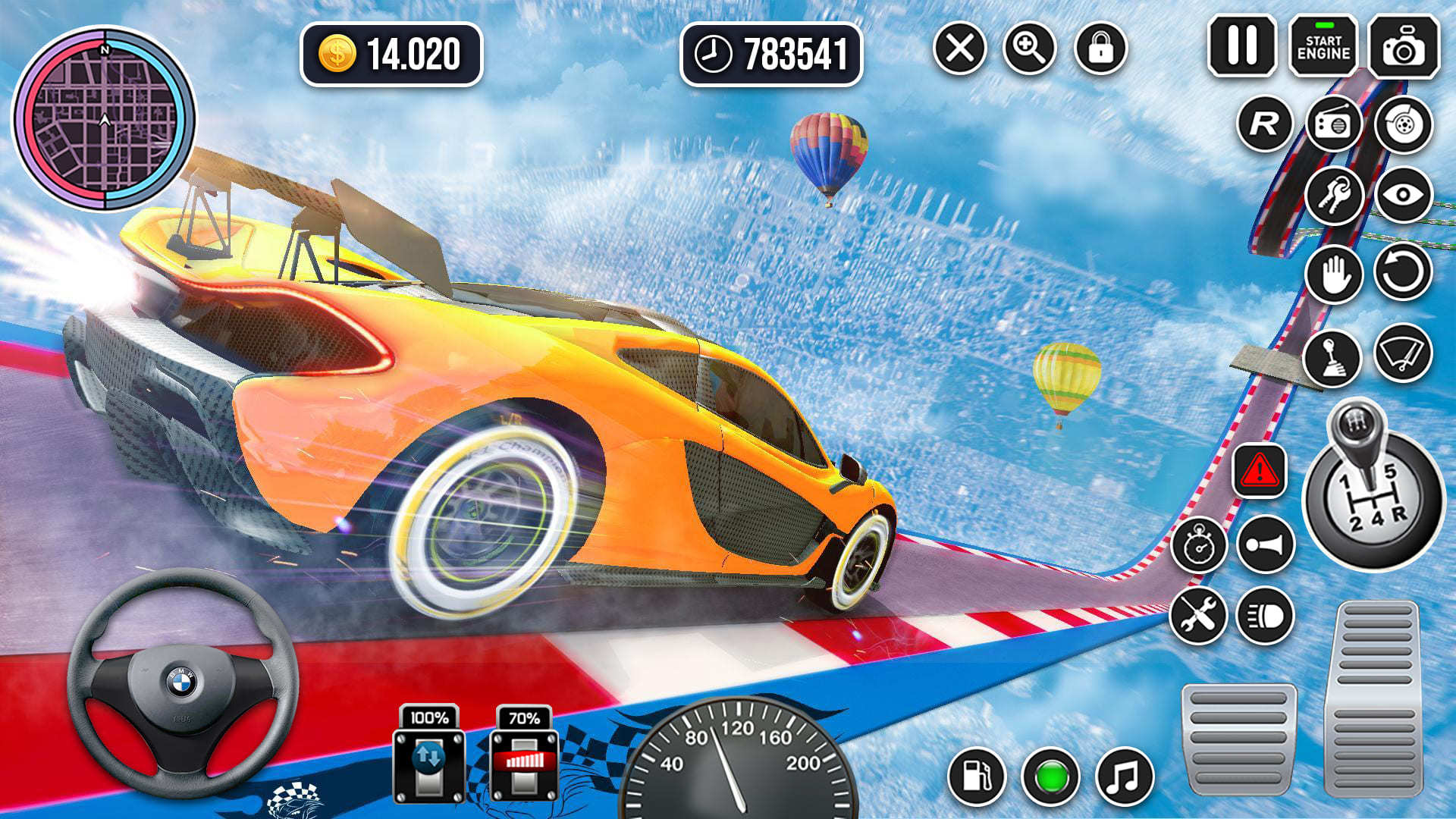Click the brake disc wheel icon
The height and width of the screenshot is (819, 1456).
tap(1403, 124)
